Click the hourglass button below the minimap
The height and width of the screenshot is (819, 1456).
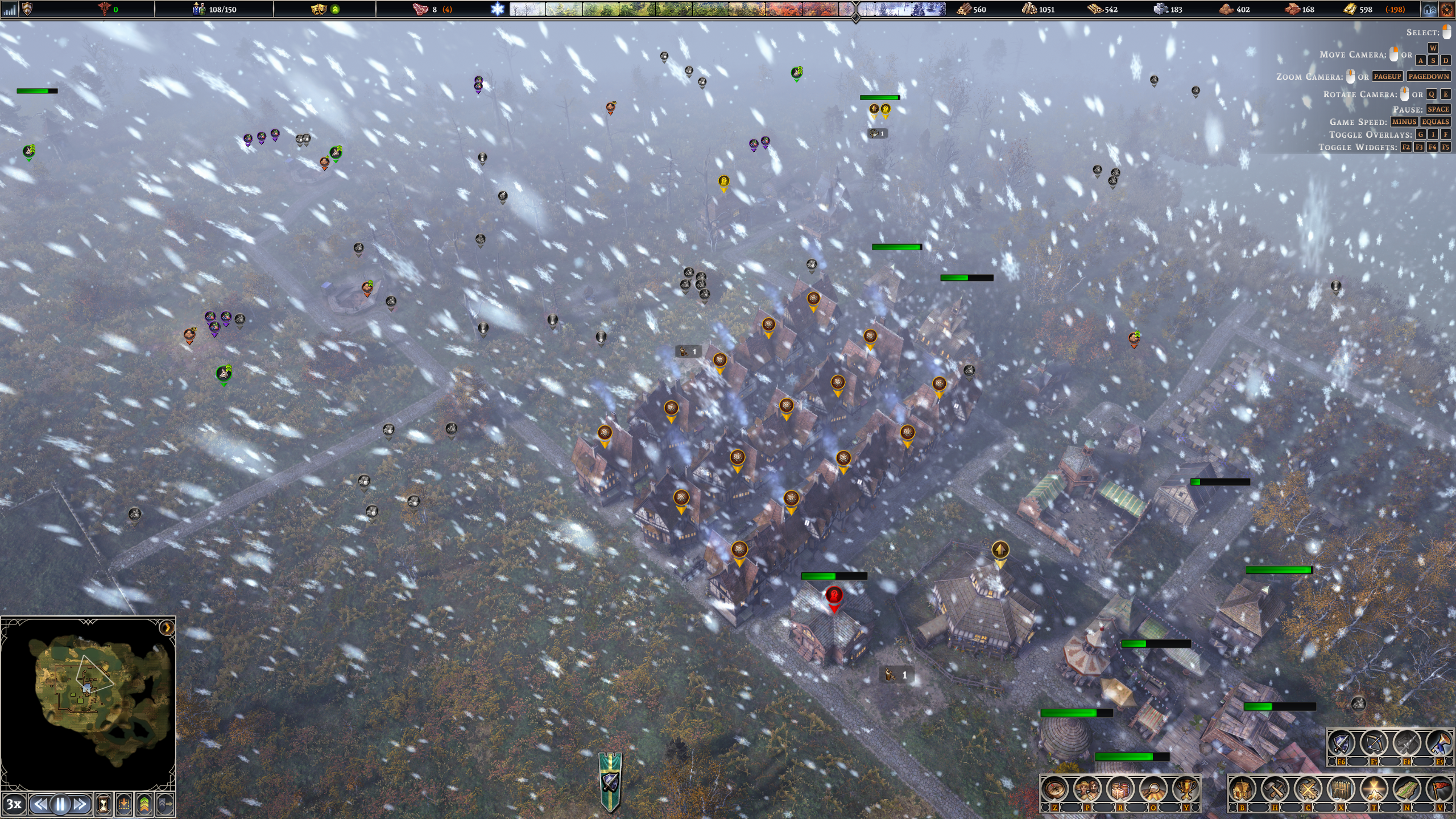104,804
